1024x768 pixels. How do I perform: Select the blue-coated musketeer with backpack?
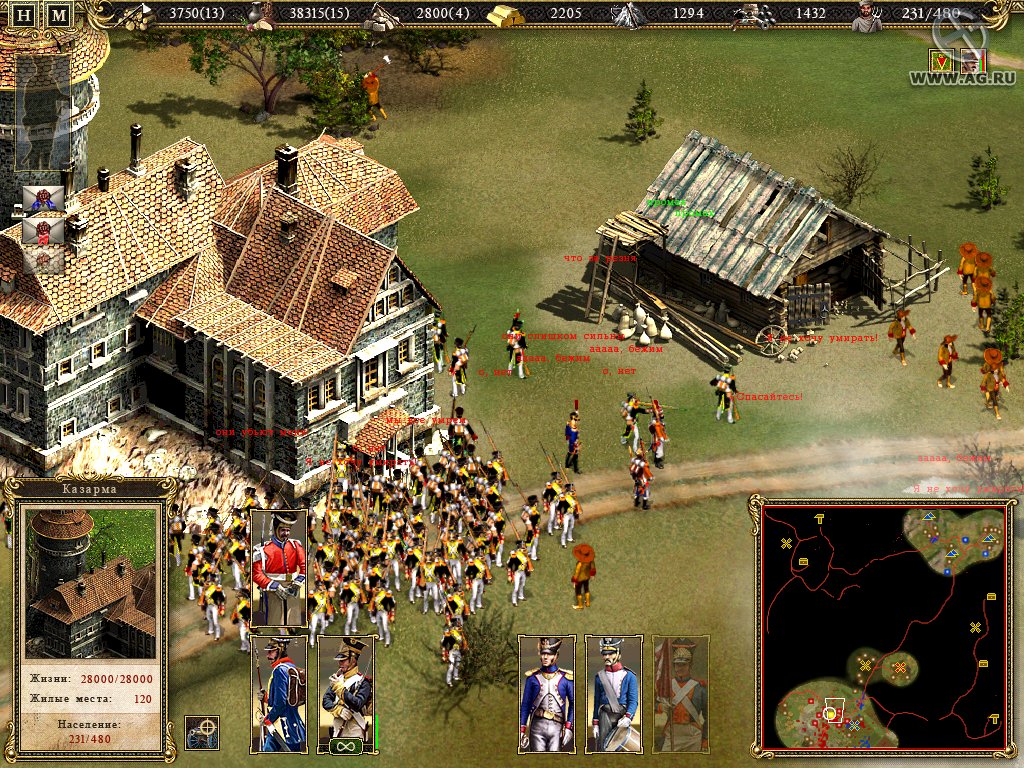(278, 693)
